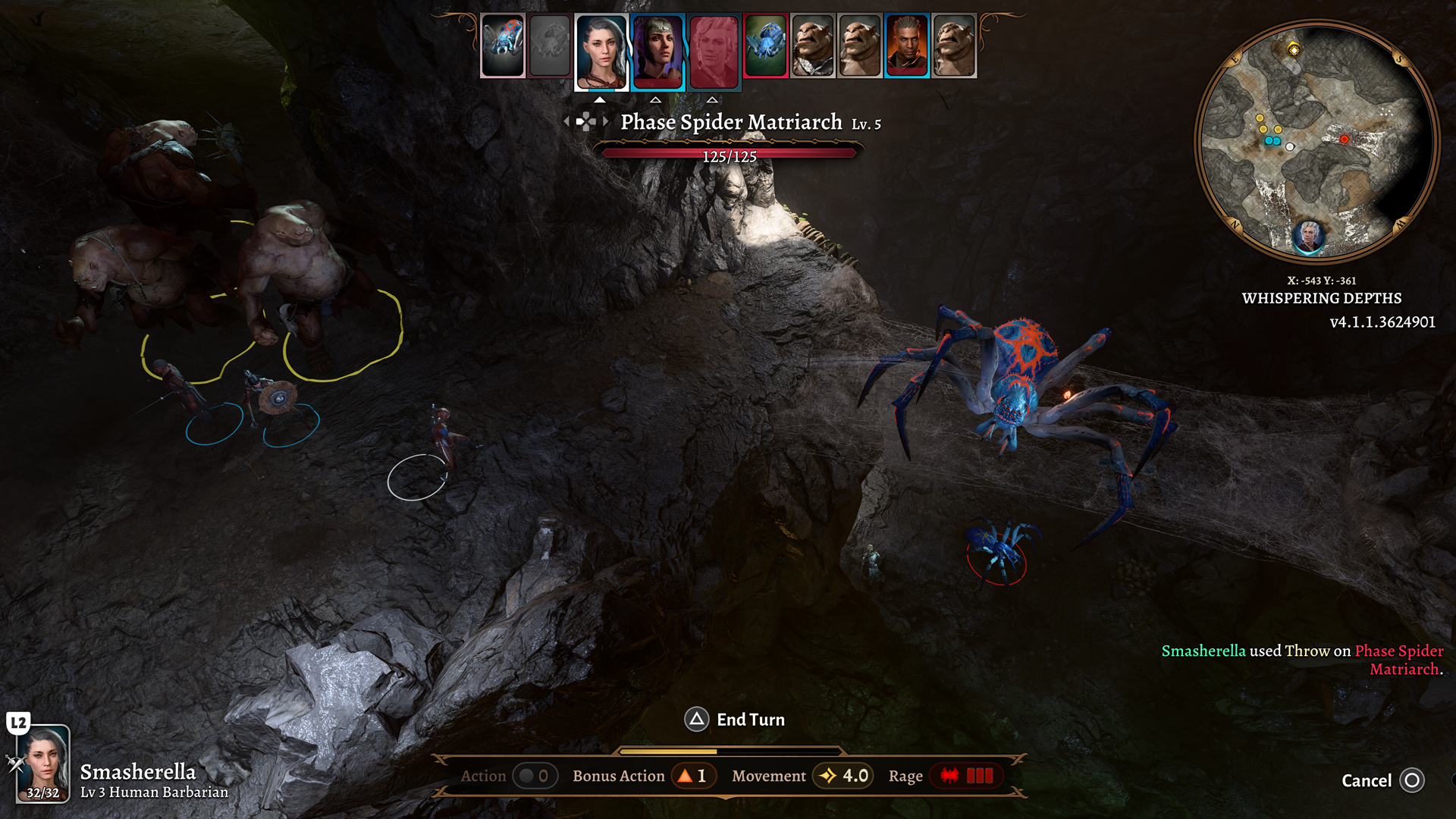Select the greyed-out spider turn-order portrait
This screenshot has height=819, width=1456.
pos(550,45)
